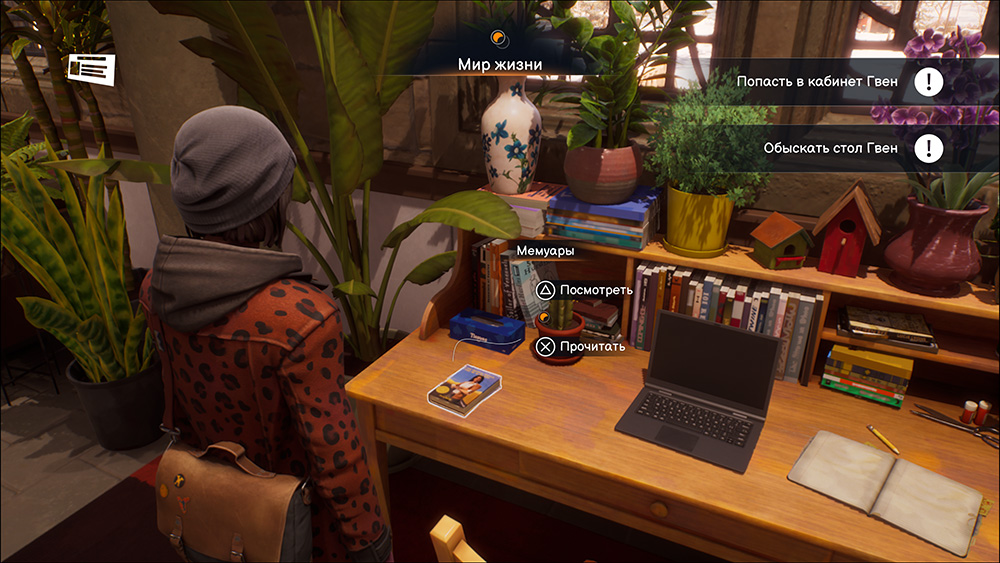This screenshot has height=563, width=1000.
Task: Select the objective "Обыскать стол Гвен"
Action: click(x=830, y=149)
